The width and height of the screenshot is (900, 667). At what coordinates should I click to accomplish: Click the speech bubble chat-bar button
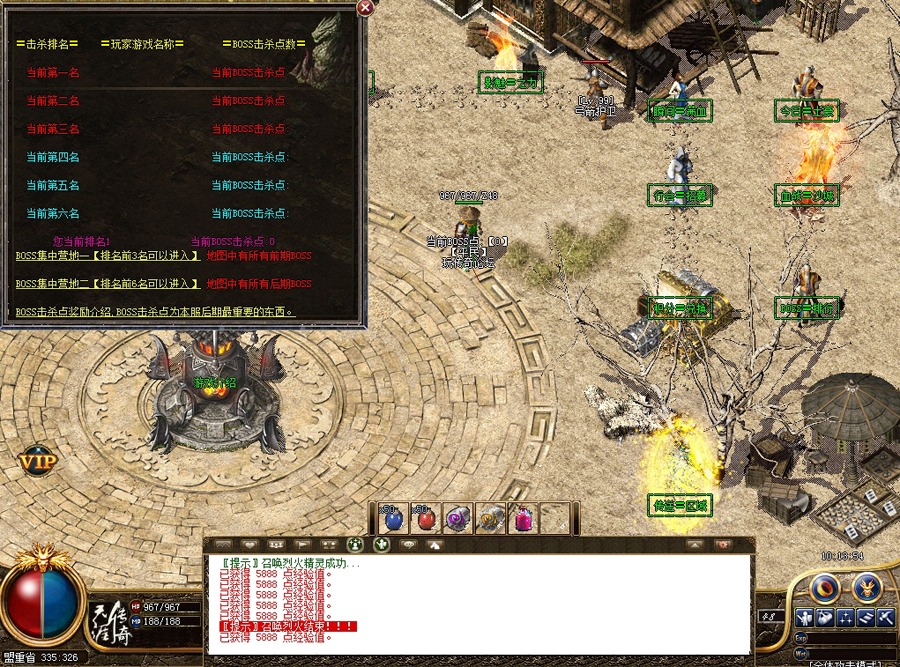click(408, 545)
